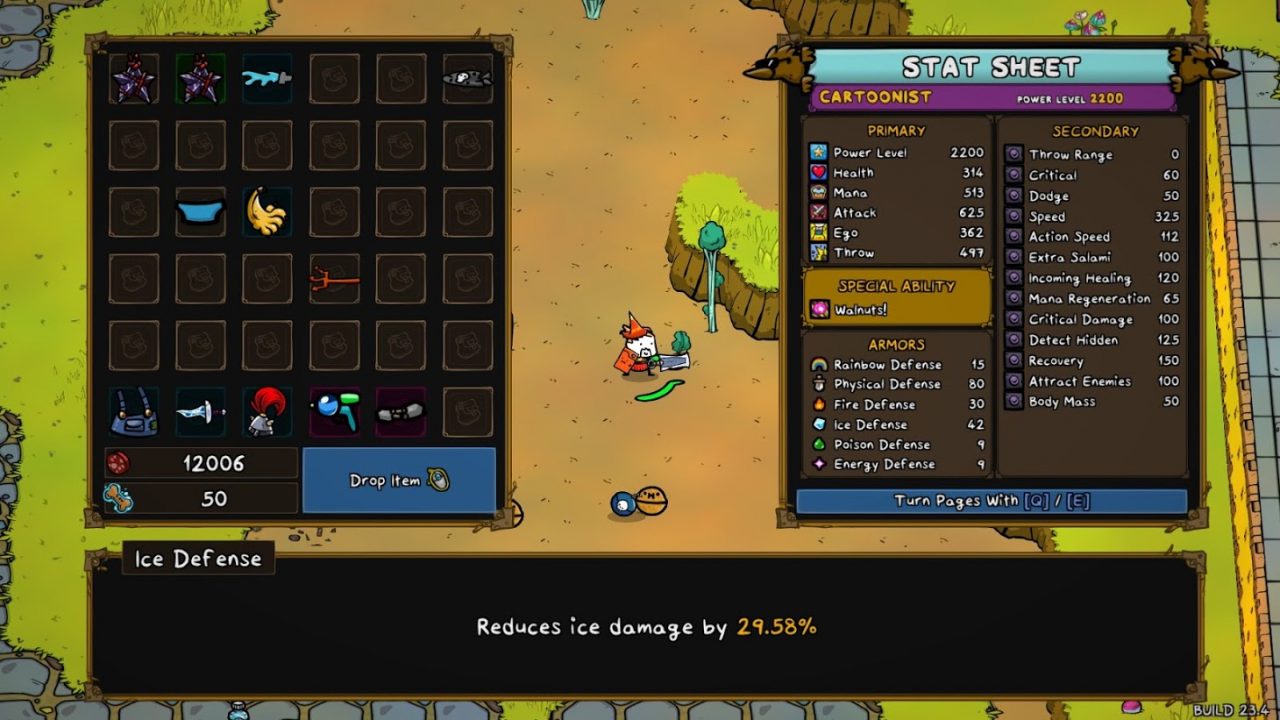Select the Rainbow Defense stat row
This screenshot has height=720, width=1280.
(x=896, y=364)
